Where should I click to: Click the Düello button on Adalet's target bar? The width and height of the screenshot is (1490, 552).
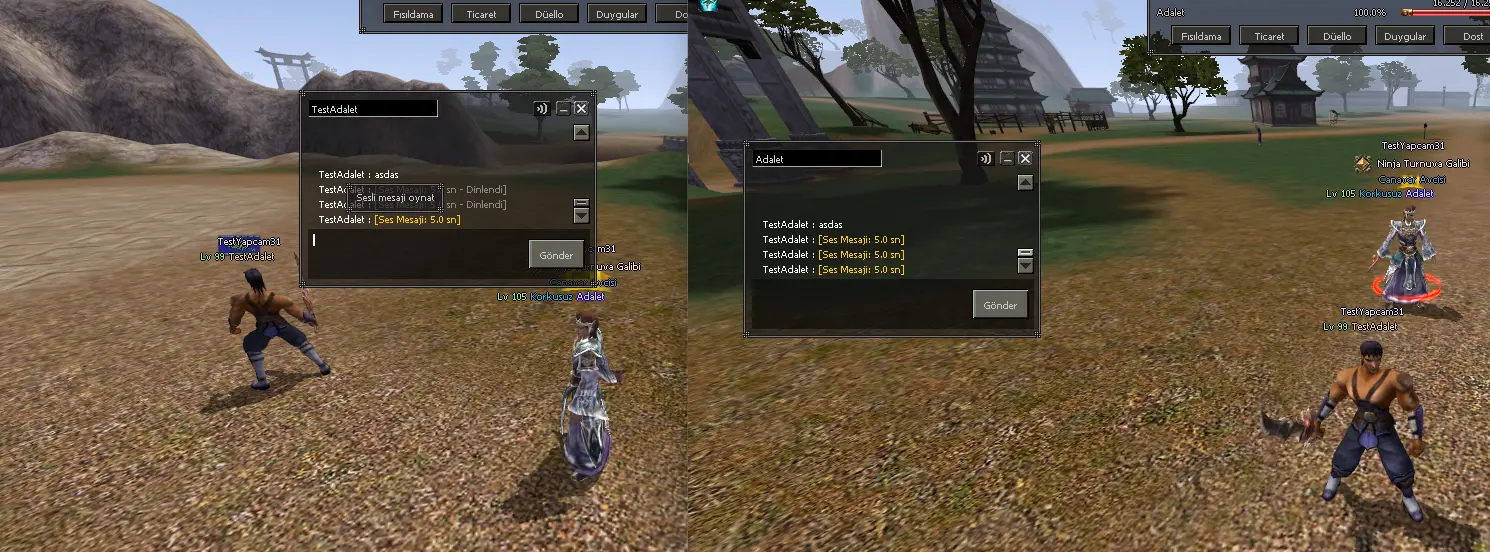click(x=1337, y=36)
